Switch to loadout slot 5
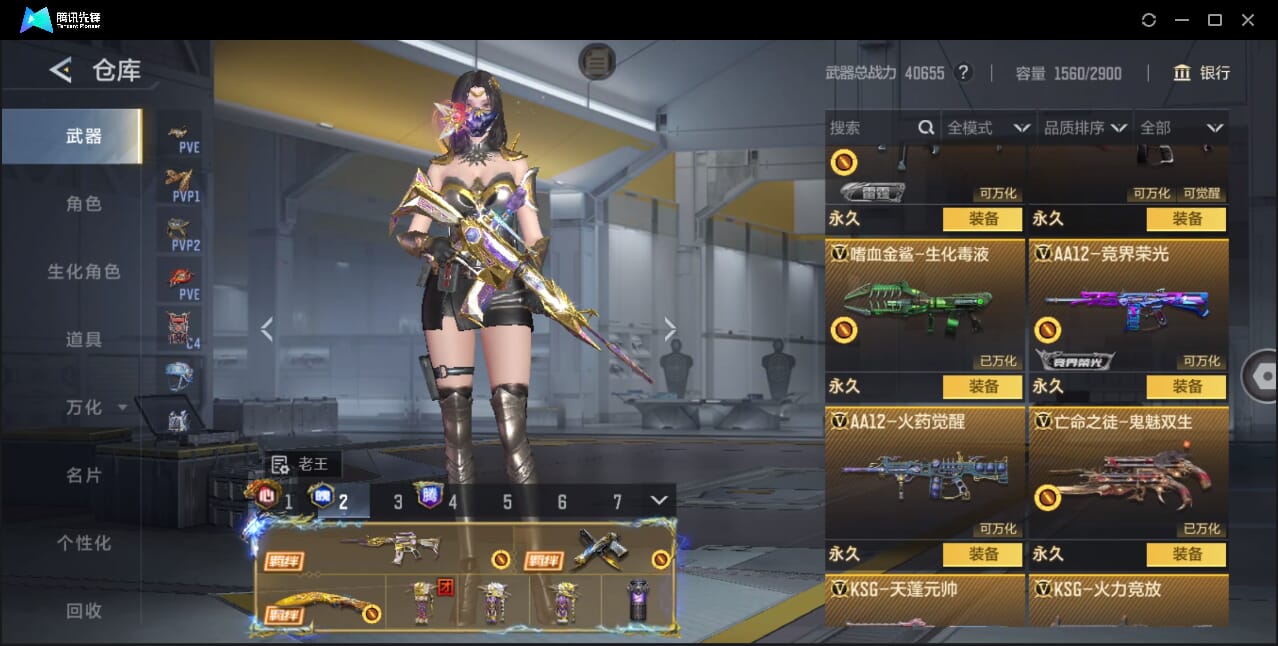Image resolution: width=1278 pixels, height=646 pixels. click(x=507, y=502)
